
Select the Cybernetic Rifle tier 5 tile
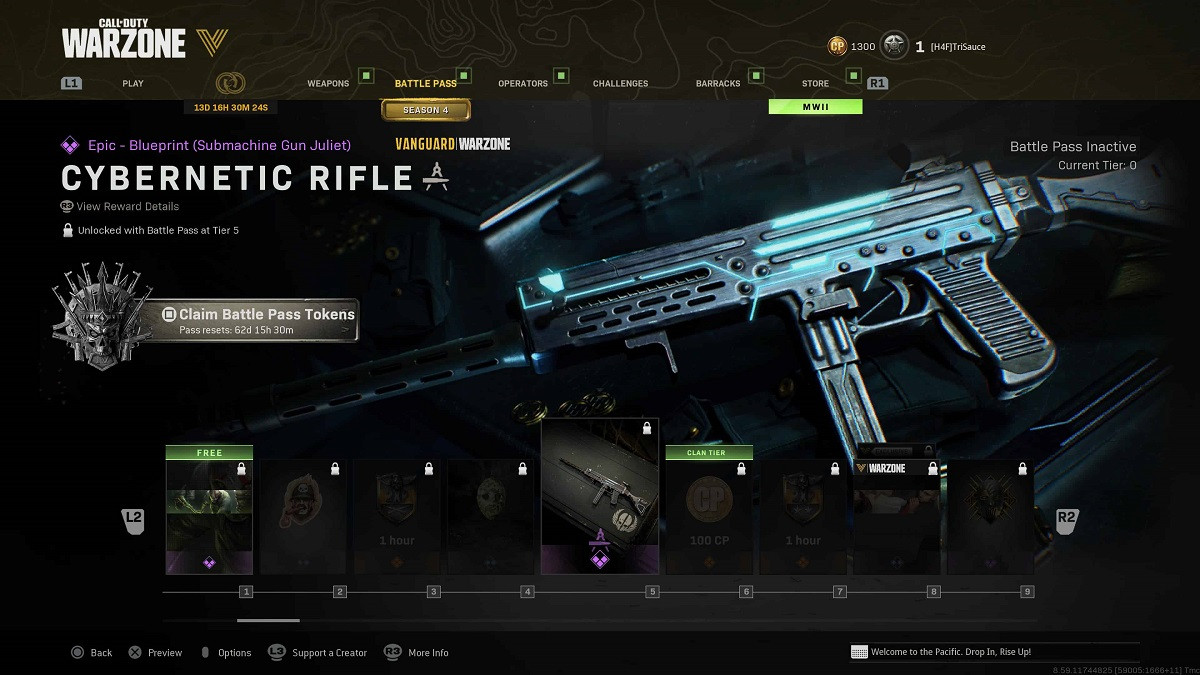click(599, 497)
